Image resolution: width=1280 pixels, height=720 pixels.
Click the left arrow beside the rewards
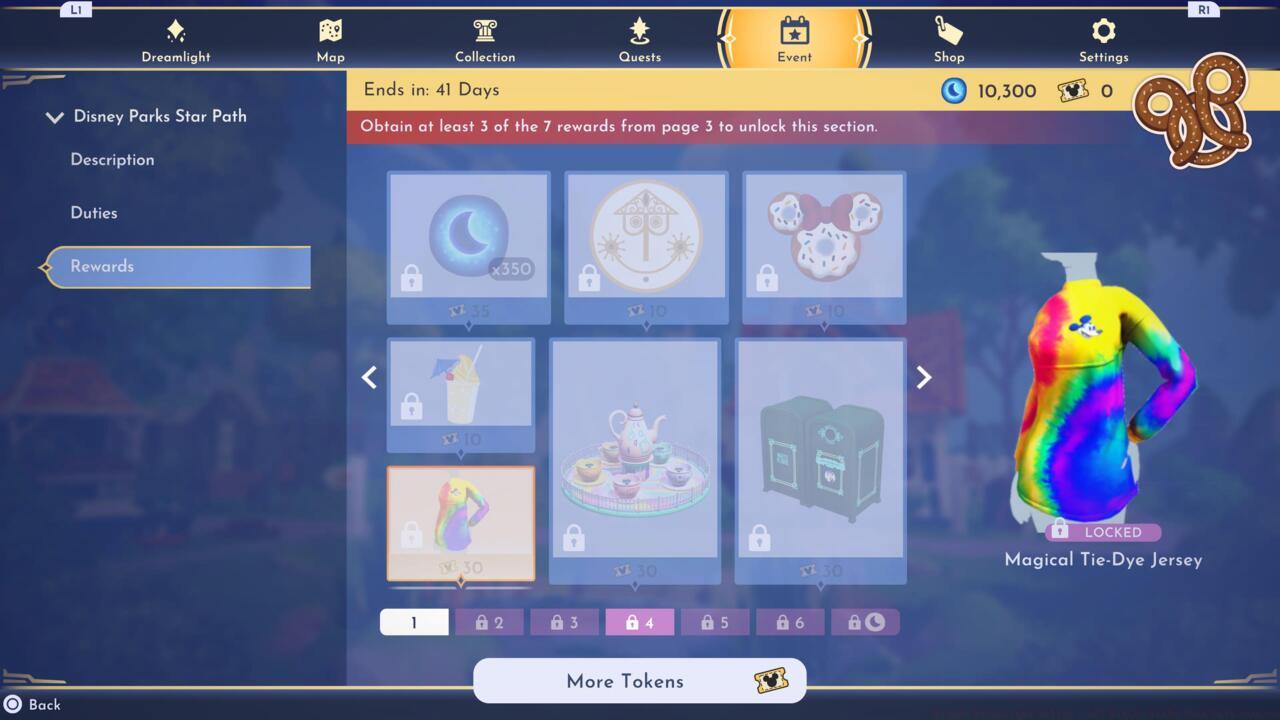(369, 377)
